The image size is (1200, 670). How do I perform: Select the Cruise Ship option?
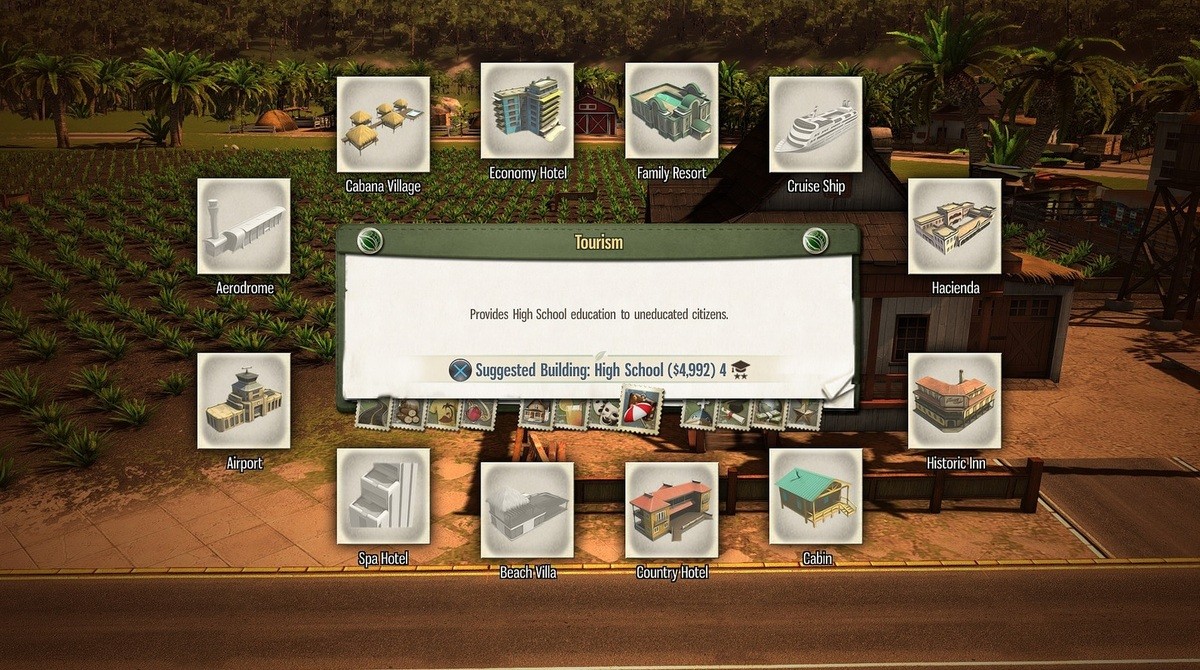(815, 124)
